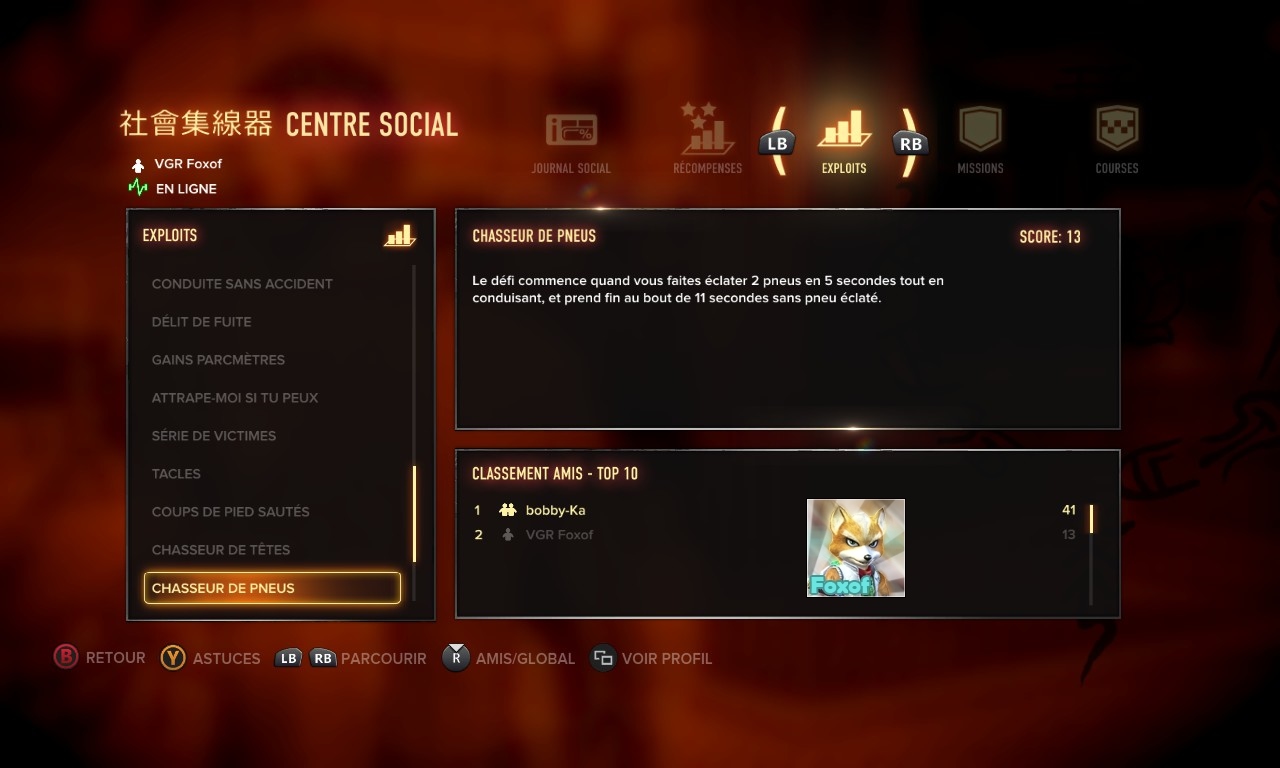The height and width of the screenshot is (768, 1280).
Task: Open the Gains parcmètres exploit
Action: [x=218, y=360]
